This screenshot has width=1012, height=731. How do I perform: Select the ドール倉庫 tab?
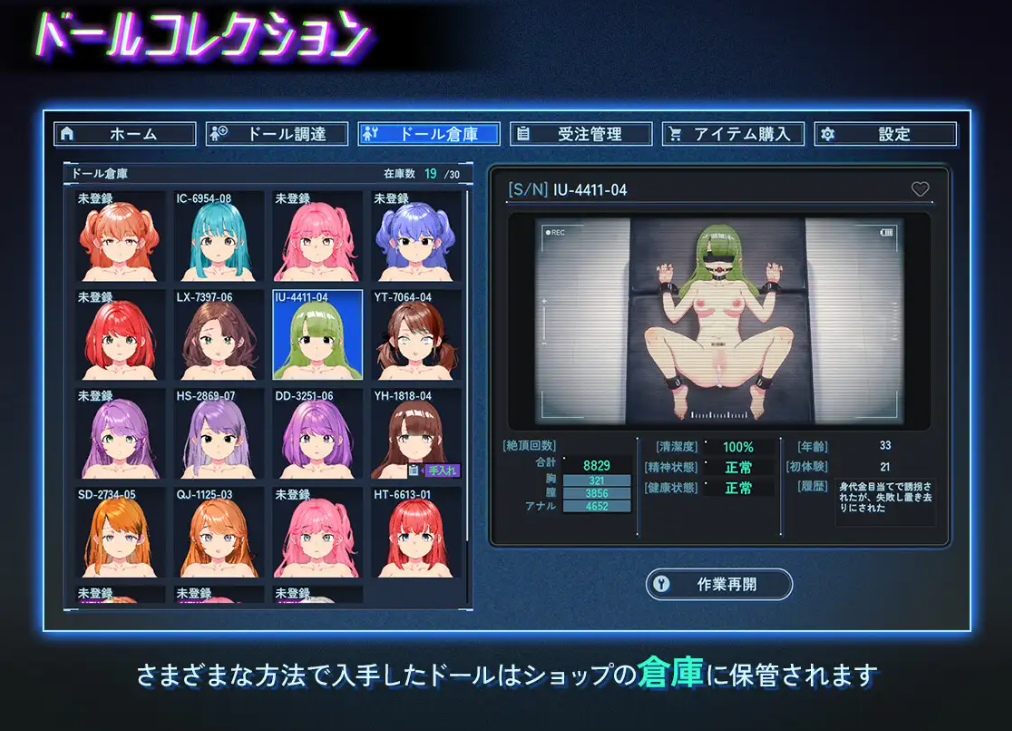(x=429, y=134)
